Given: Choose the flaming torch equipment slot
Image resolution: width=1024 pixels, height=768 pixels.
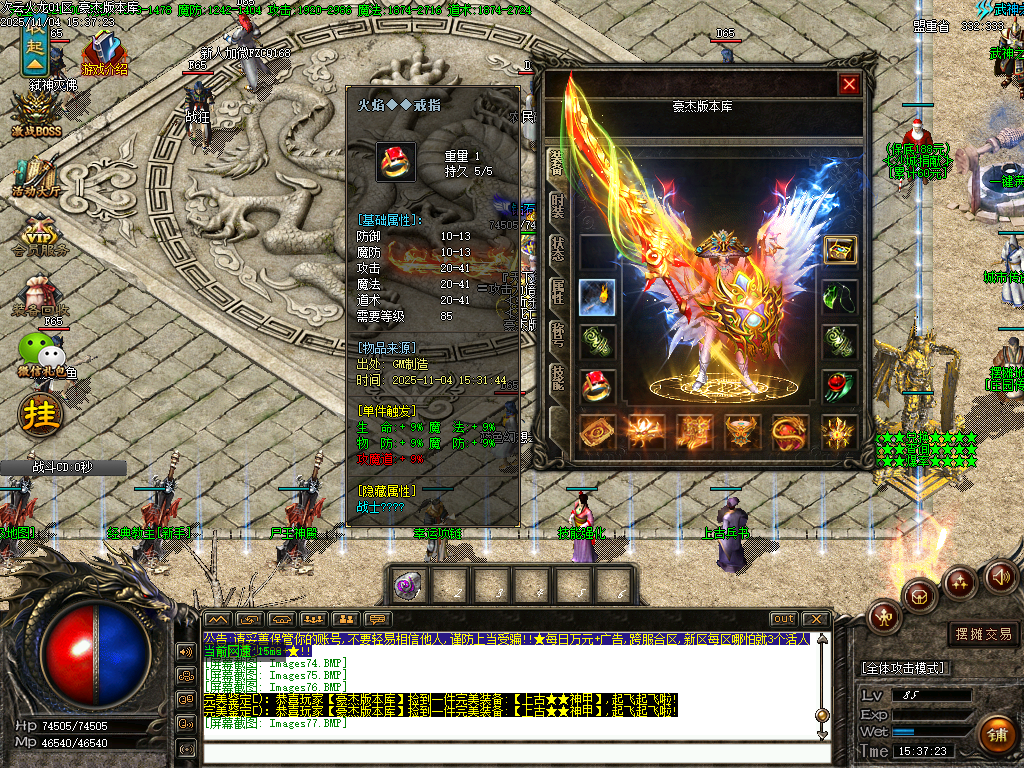Looking at the screenshot, I should [597, 297].
